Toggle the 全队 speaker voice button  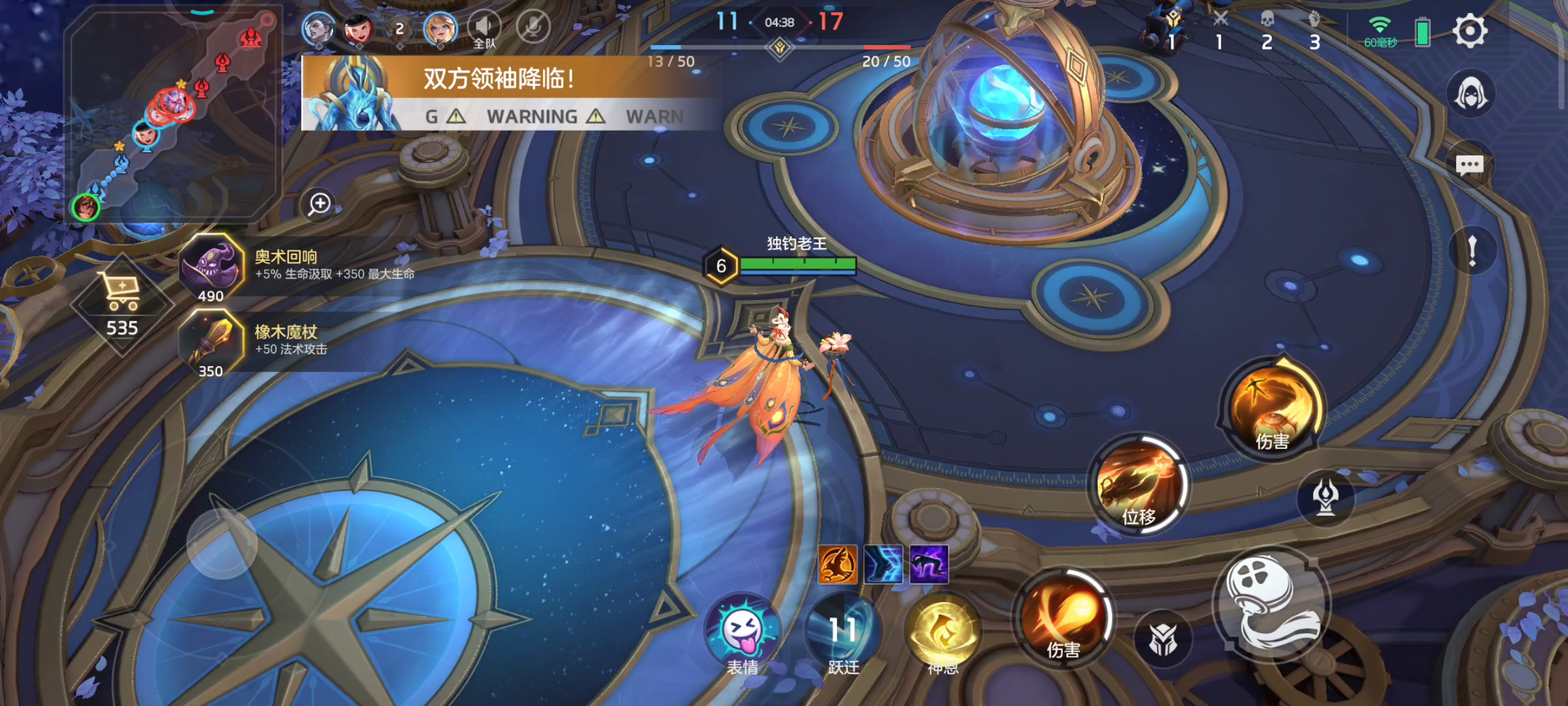[484, 28]
